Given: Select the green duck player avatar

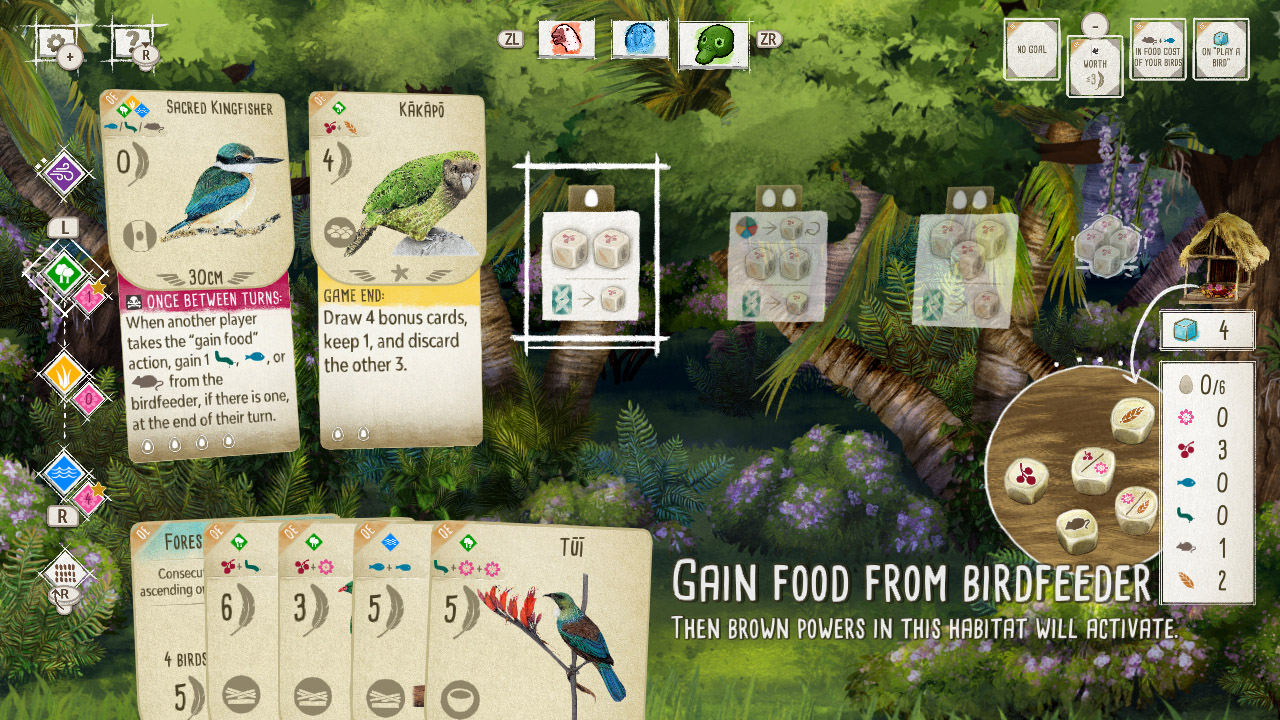Looking at the screenshot, I should coord(712,44).
